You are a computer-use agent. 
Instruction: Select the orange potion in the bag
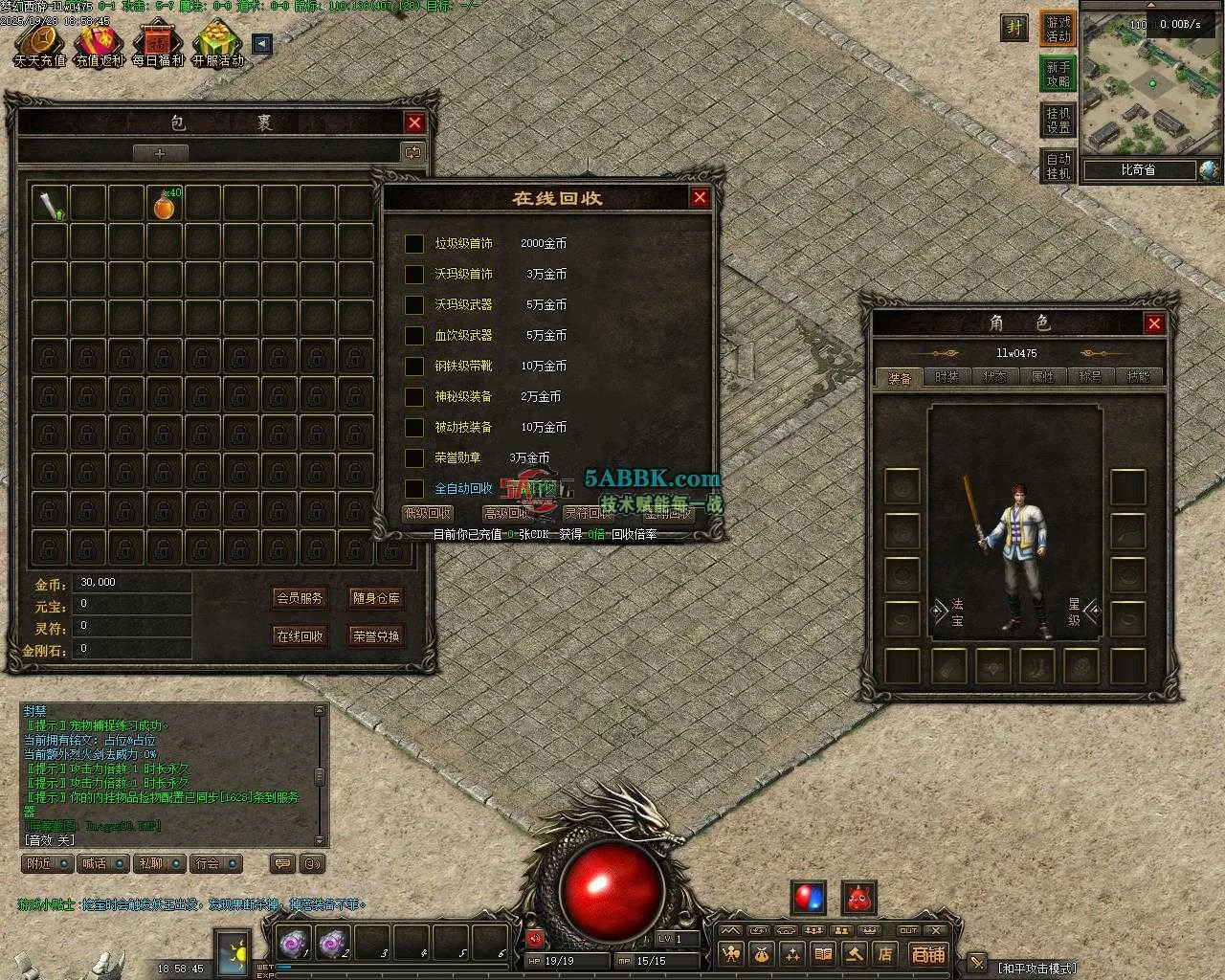coord(165,206)
